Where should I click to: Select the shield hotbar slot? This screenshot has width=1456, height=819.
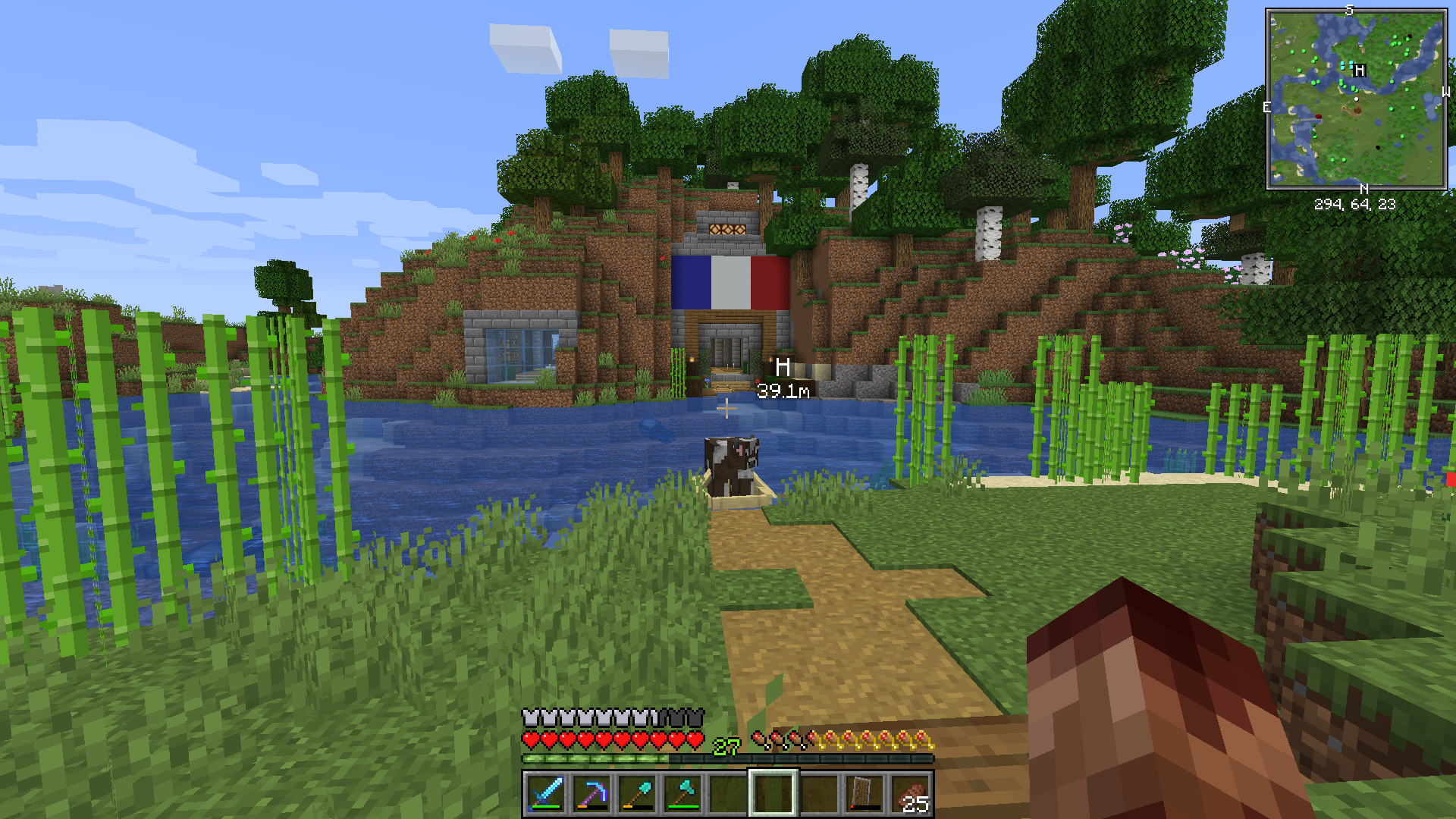(x=864, y=793)
